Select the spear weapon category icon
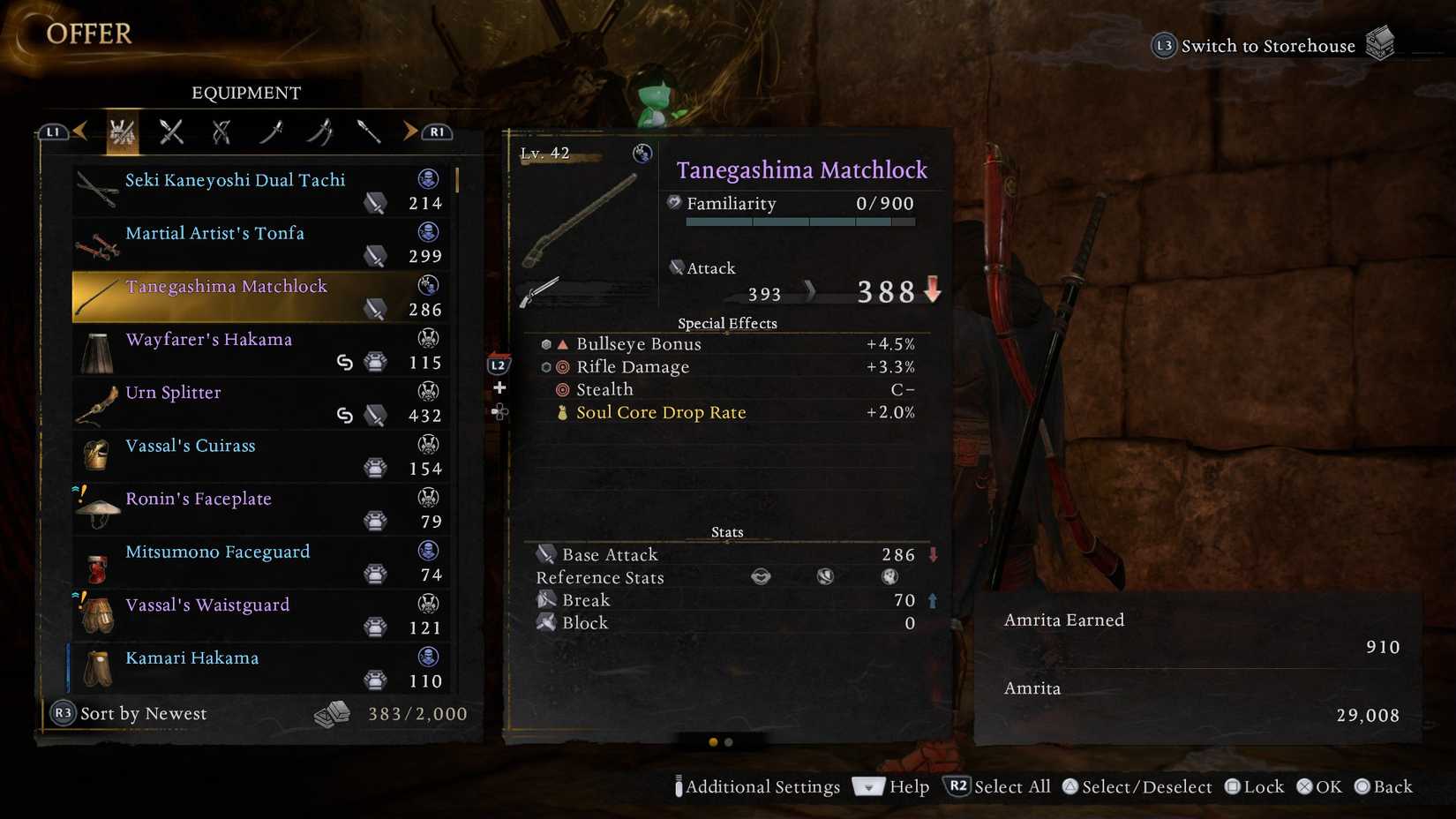 (x=369, y=131)
